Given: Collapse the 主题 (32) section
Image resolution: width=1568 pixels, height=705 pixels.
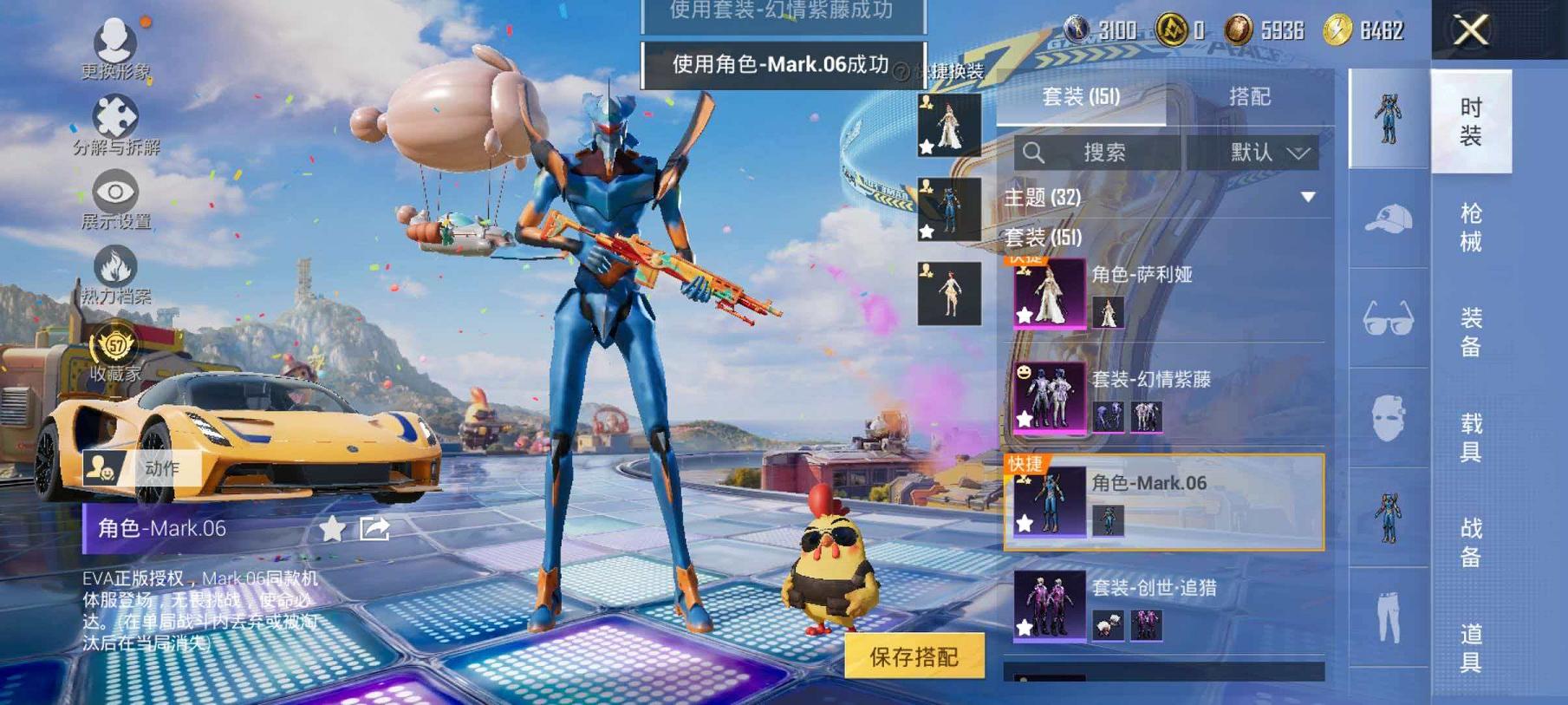Looking at the screenshot, I should pos(1307,198).
